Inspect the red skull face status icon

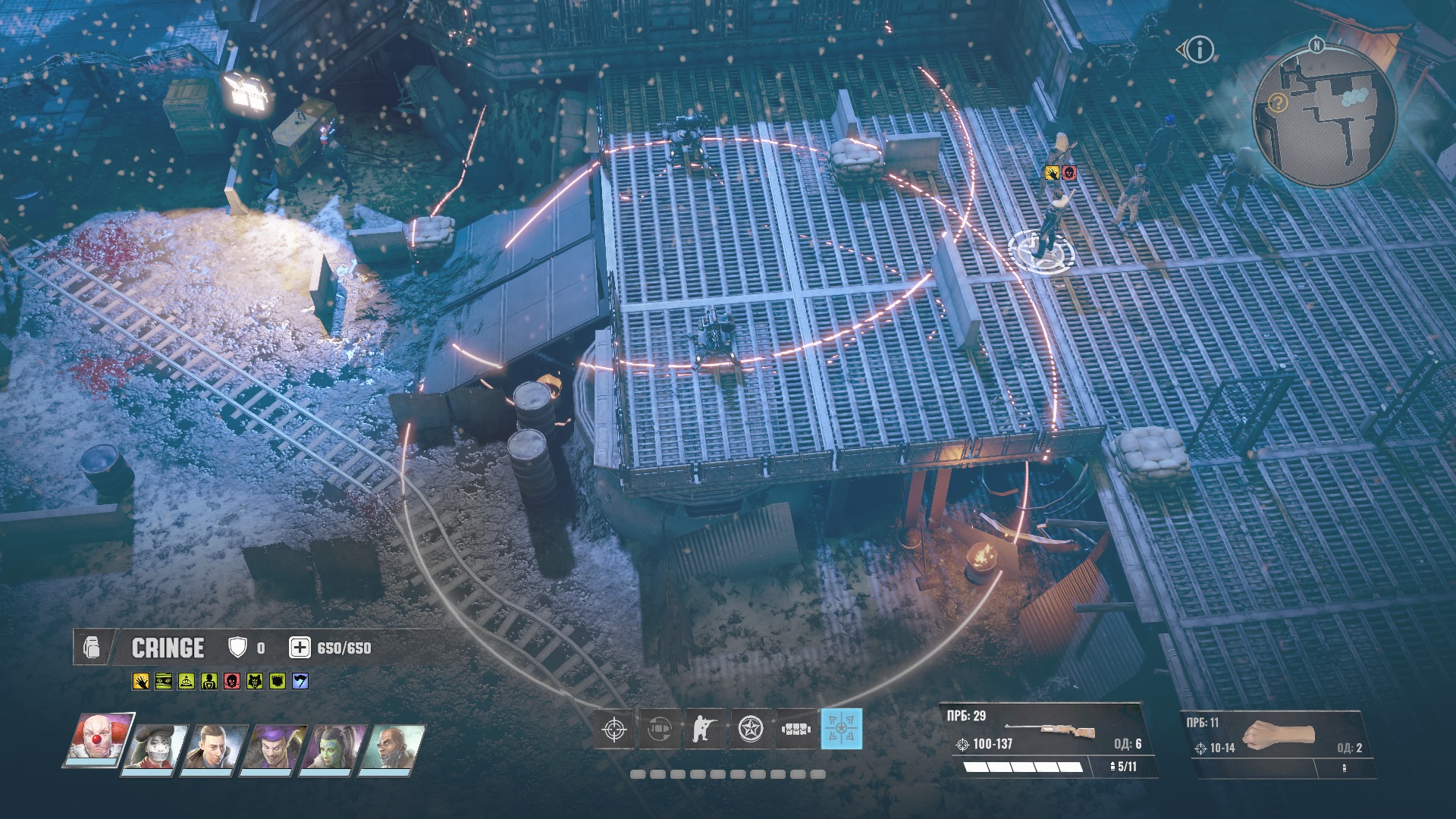[x=232, y=682]
